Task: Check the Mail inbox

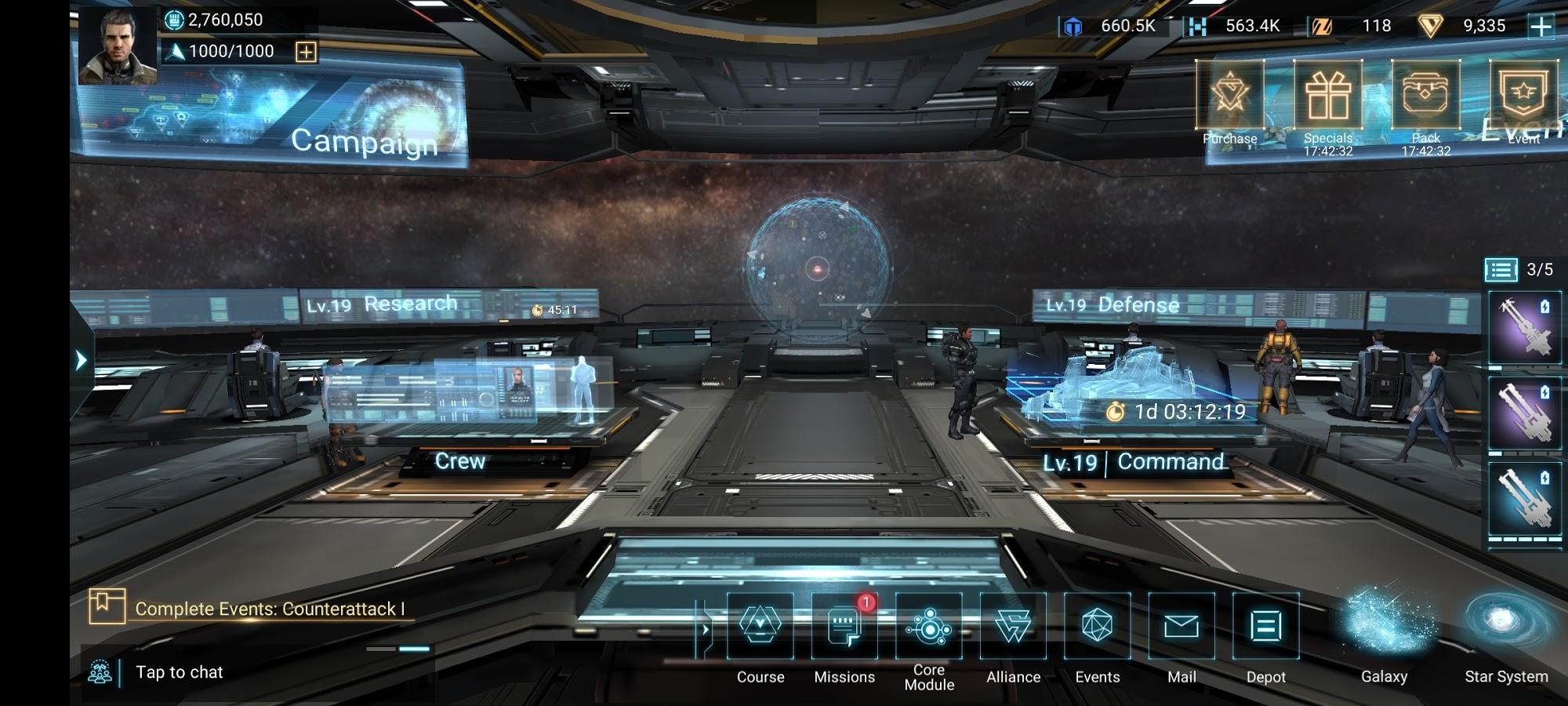Action: [1181, 627]
